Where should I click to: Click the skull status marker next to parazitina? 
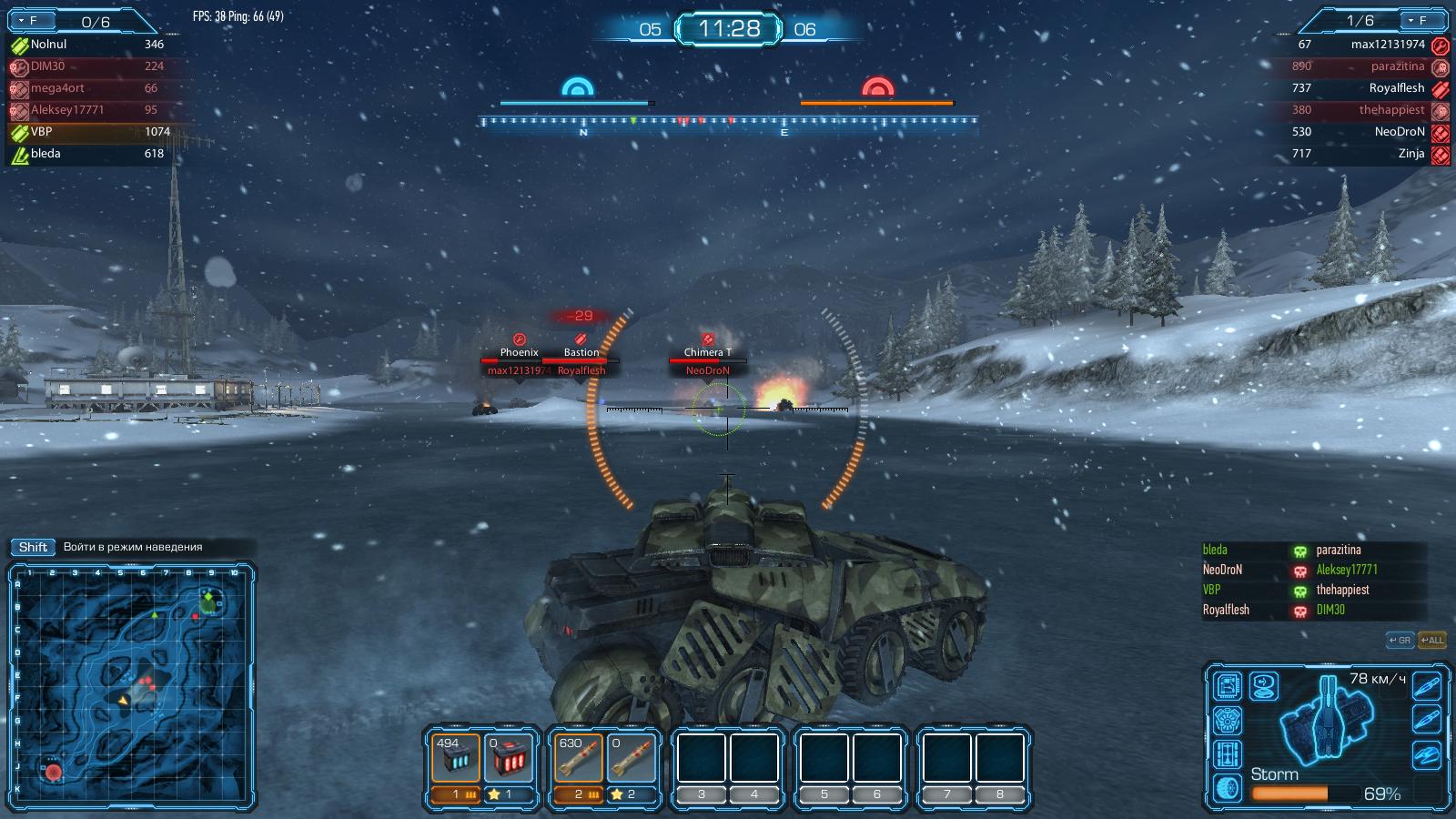(x=1299, y=551)
